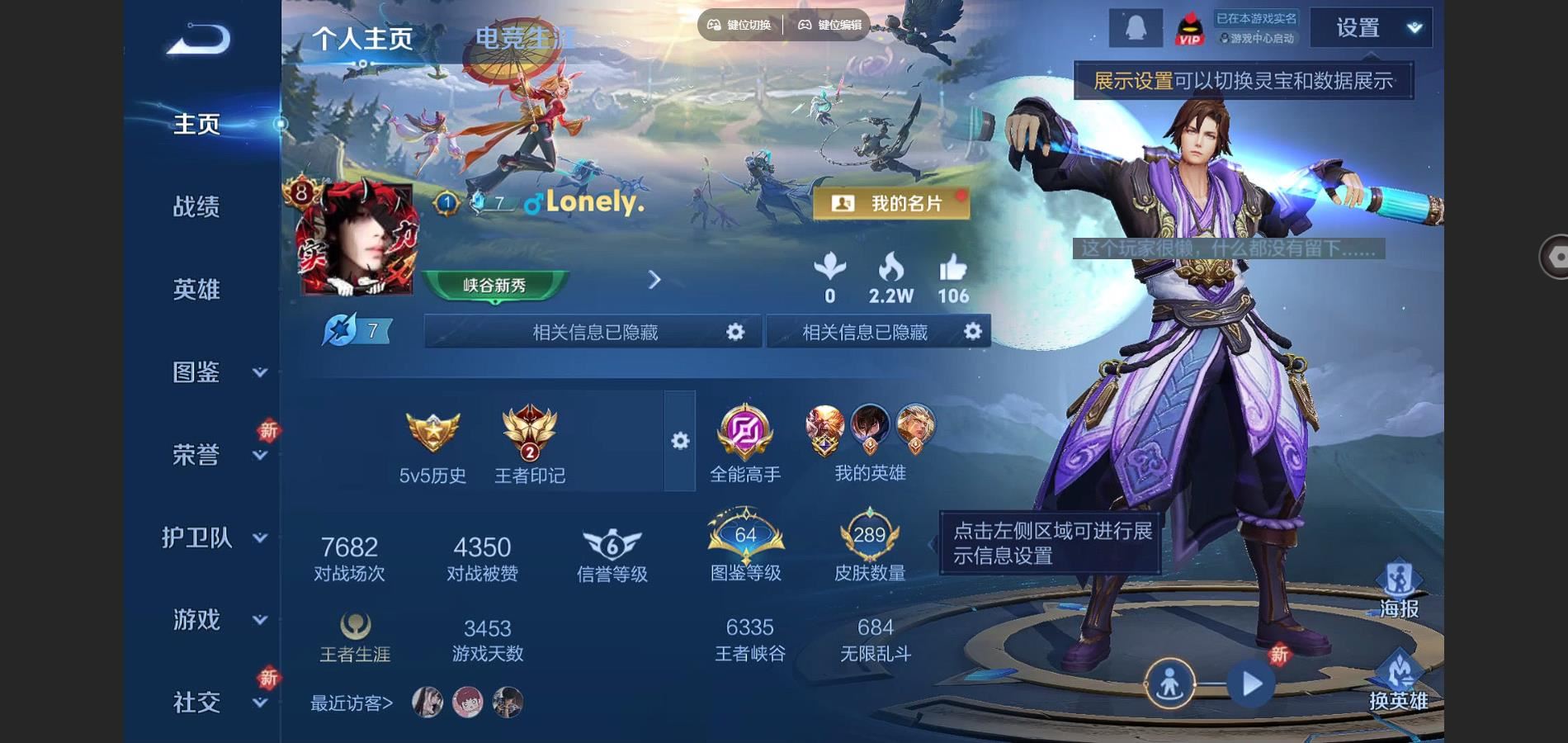This screenshot has height=743, width=1568.
Task: Play the hero animation preview
Action: click(1251, 684)
